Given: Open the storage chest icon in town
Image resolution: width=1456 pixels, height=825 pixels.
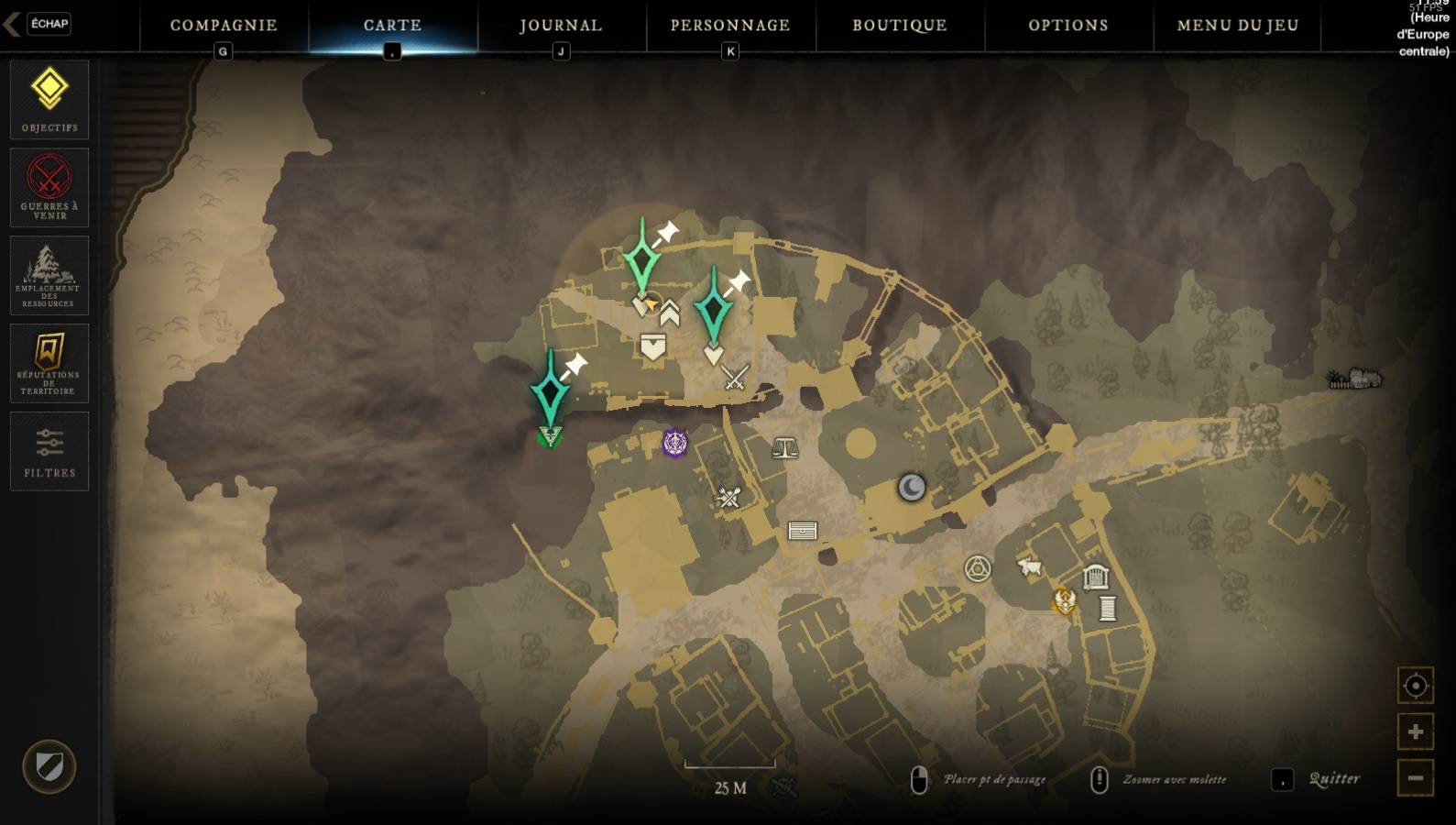Looking at the screenshot, I should pyautogui.click(x=802, y=530).
